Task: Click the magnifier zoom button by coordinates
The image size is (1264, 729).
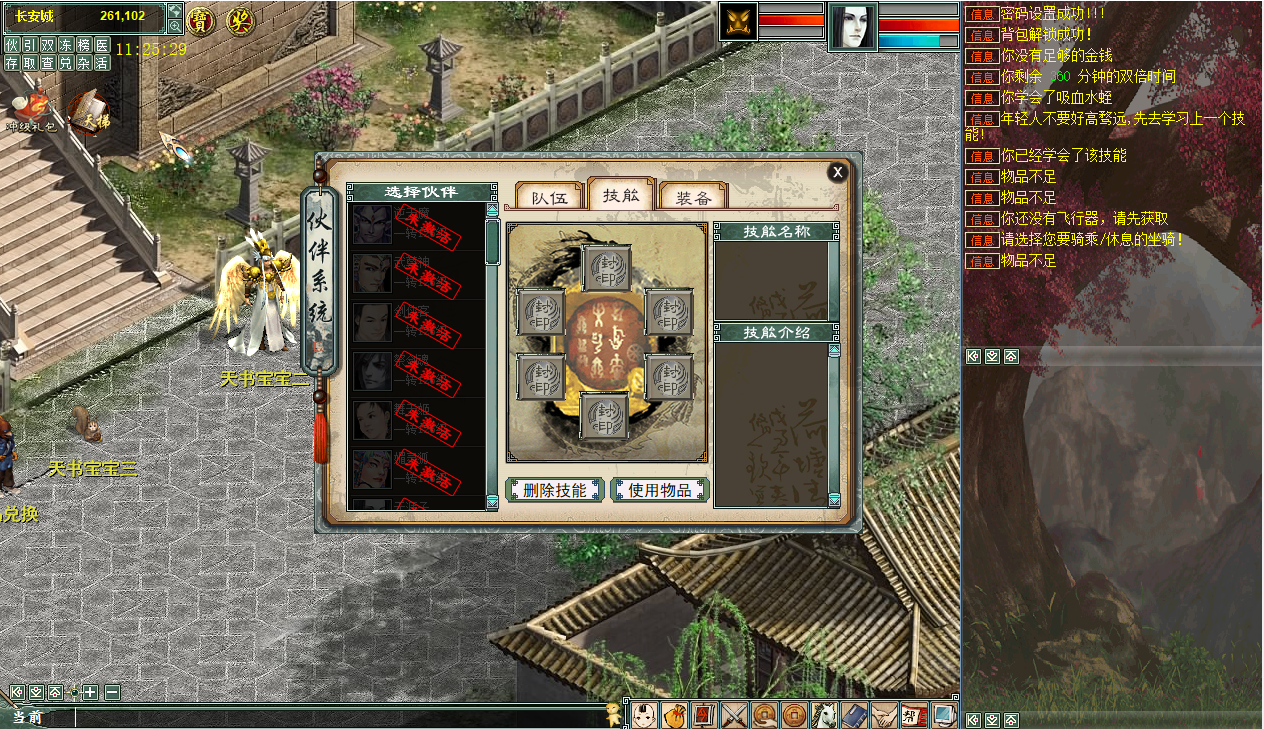Action: coord(175,26)
